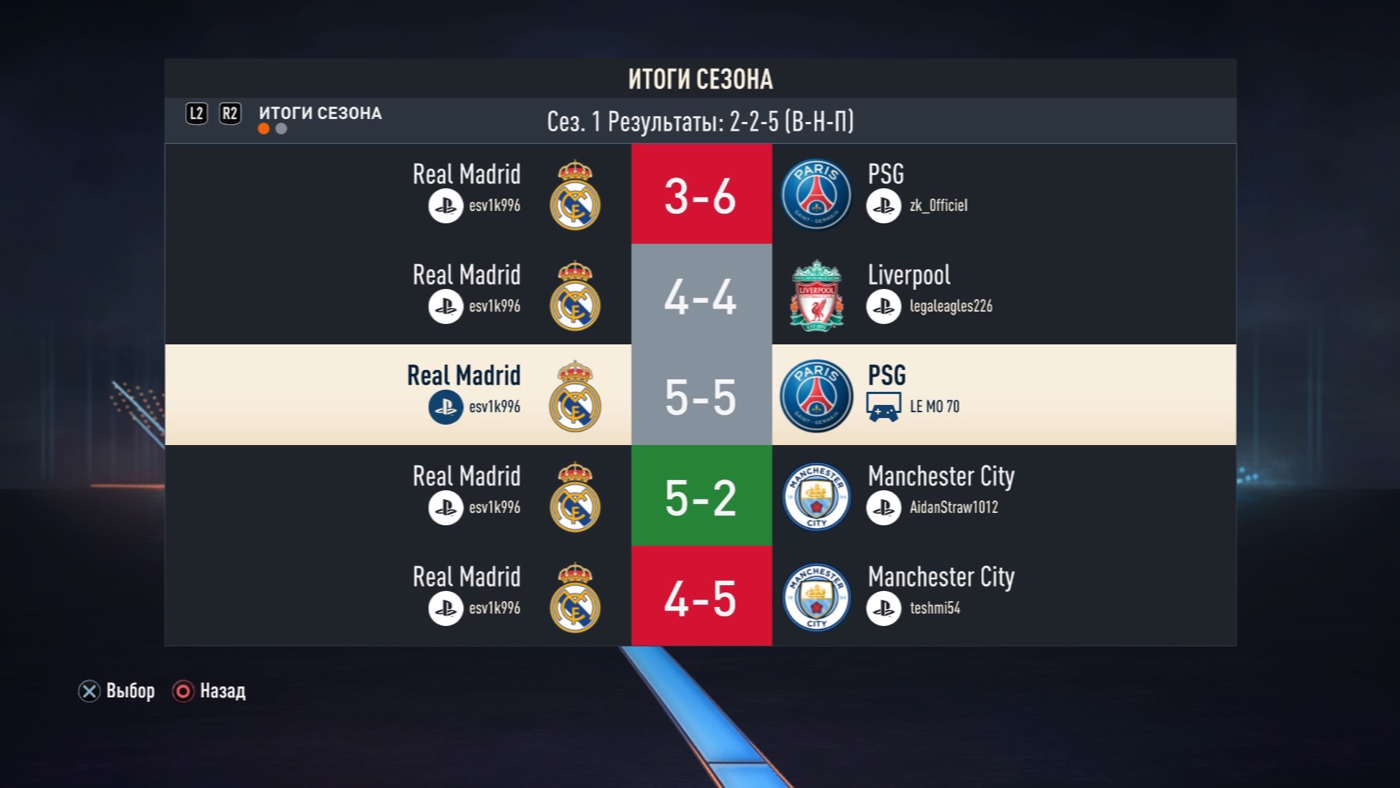Select the PSG badge in the highlighted row
The width and height of the screenshot is (1400, 788).
pyautogui.click(x=816, y=394)
